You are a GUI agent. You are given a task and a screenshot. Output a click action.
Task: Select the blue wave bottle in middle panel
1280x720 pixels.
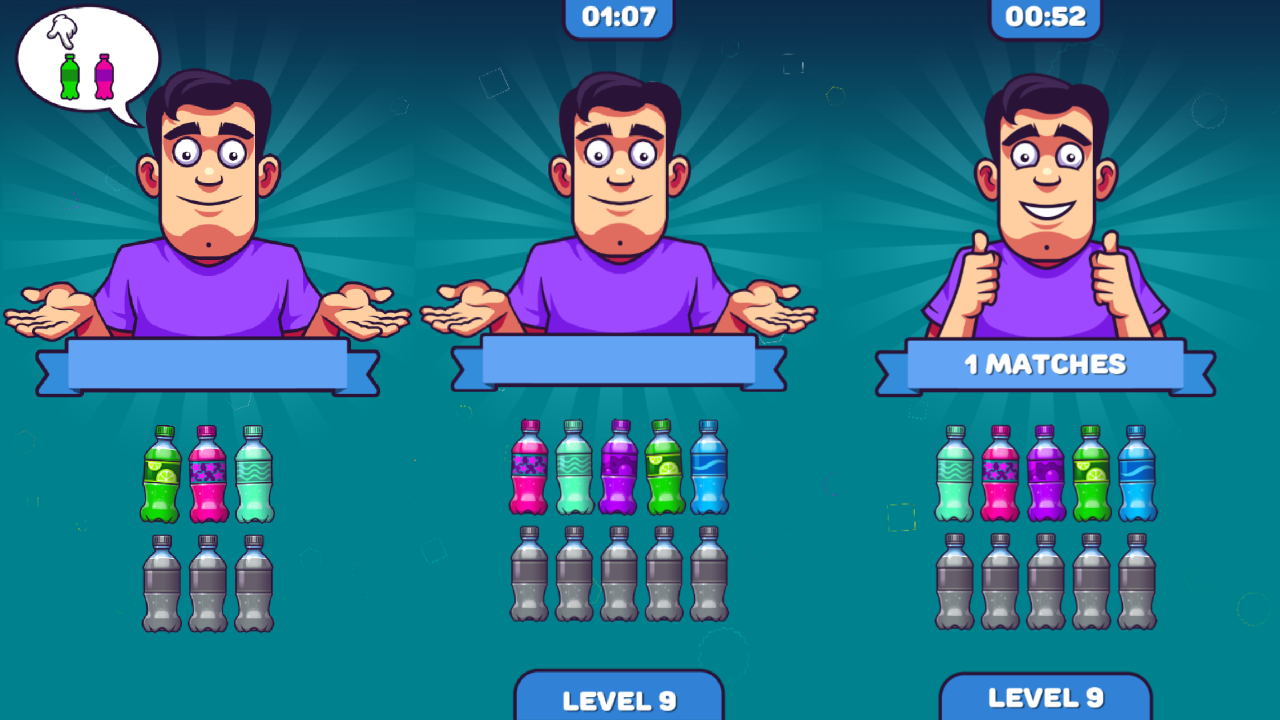pyautogui.click(x=710, y=470)
